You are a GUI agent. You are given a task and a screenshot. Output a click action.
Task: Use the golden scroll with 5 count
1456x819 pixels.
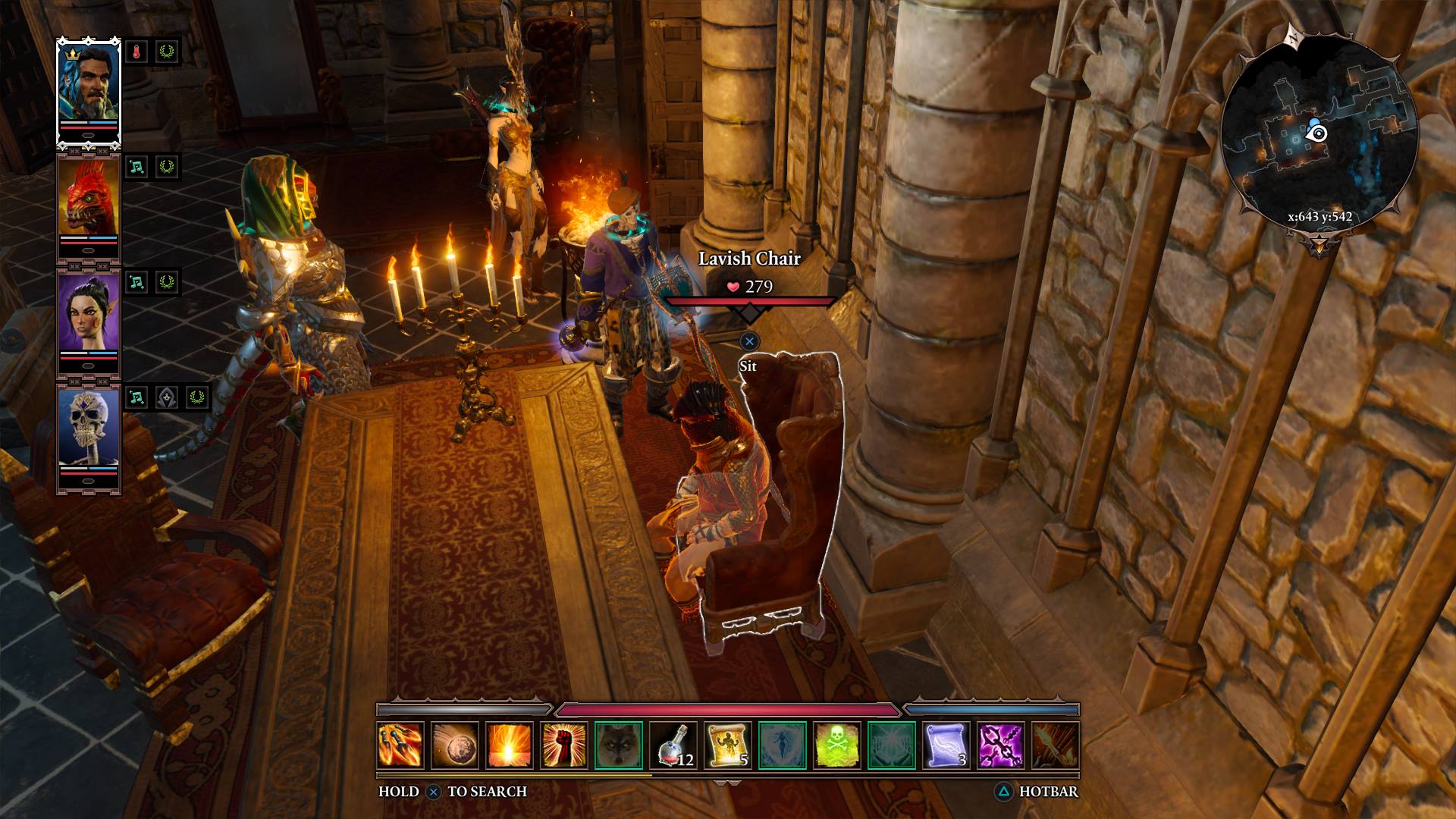(728, 745)
